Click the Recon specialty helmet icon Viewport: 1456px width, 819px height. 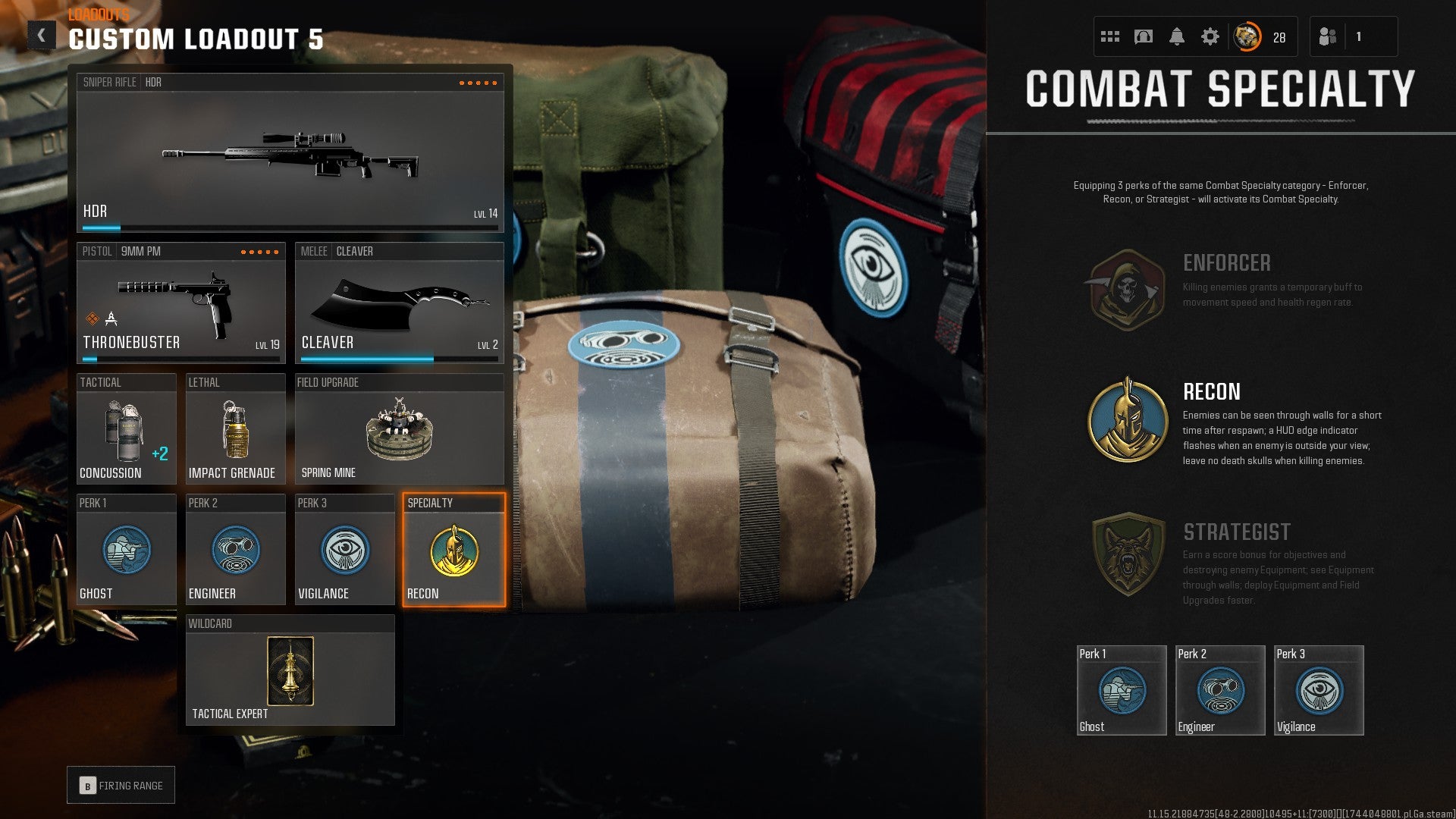pyautogui.click(x=453, y=551)
